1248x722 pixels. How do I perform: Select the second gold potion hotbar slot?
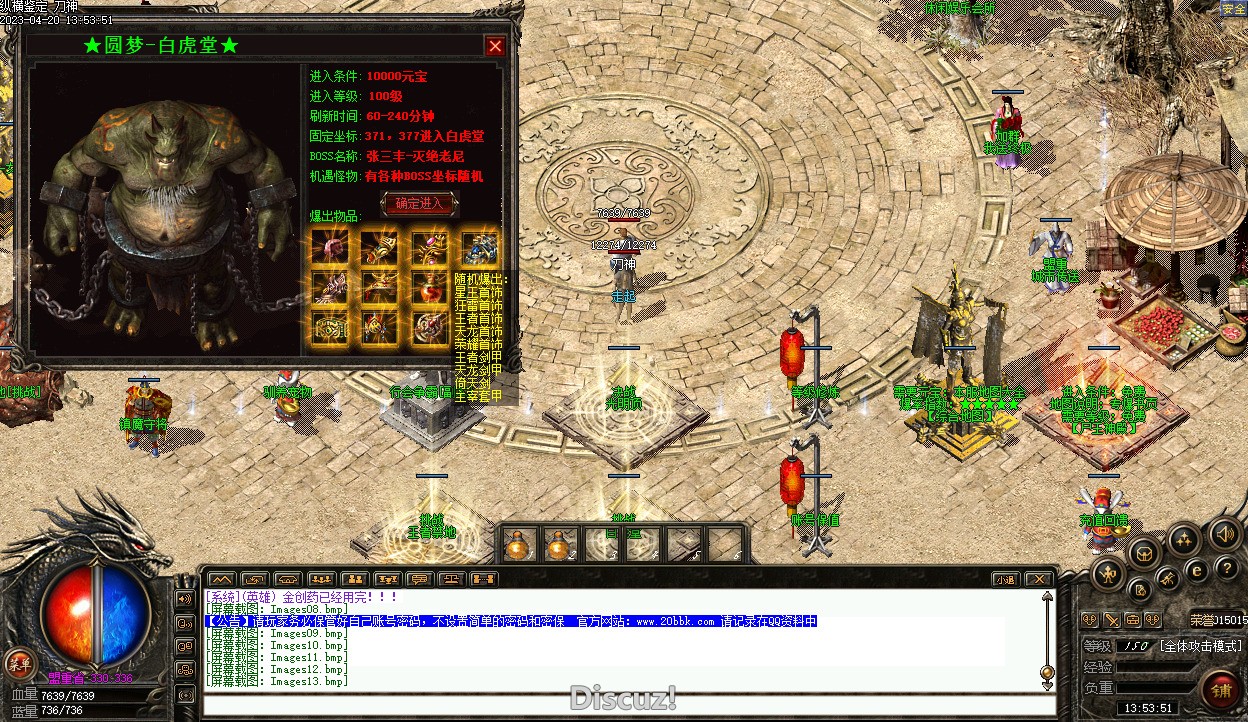click(557, 545)
